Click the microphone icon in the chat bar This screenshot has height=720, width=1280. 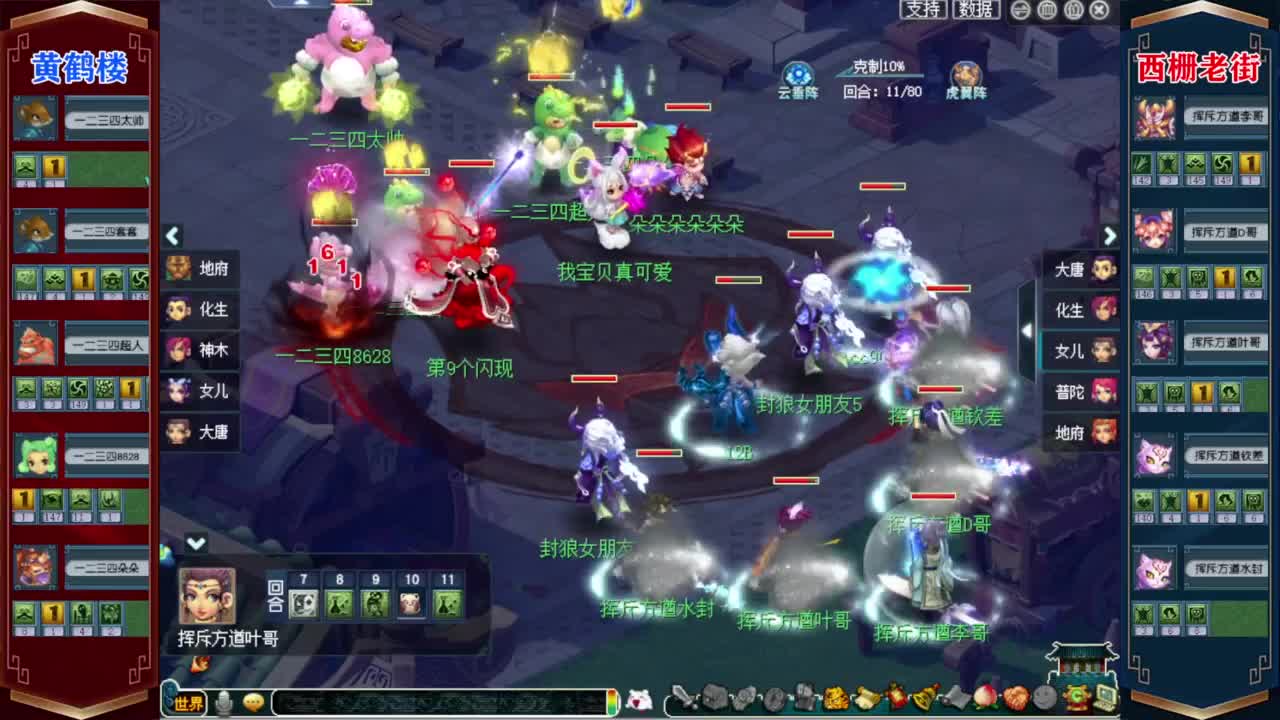click(x=224, y=703)
